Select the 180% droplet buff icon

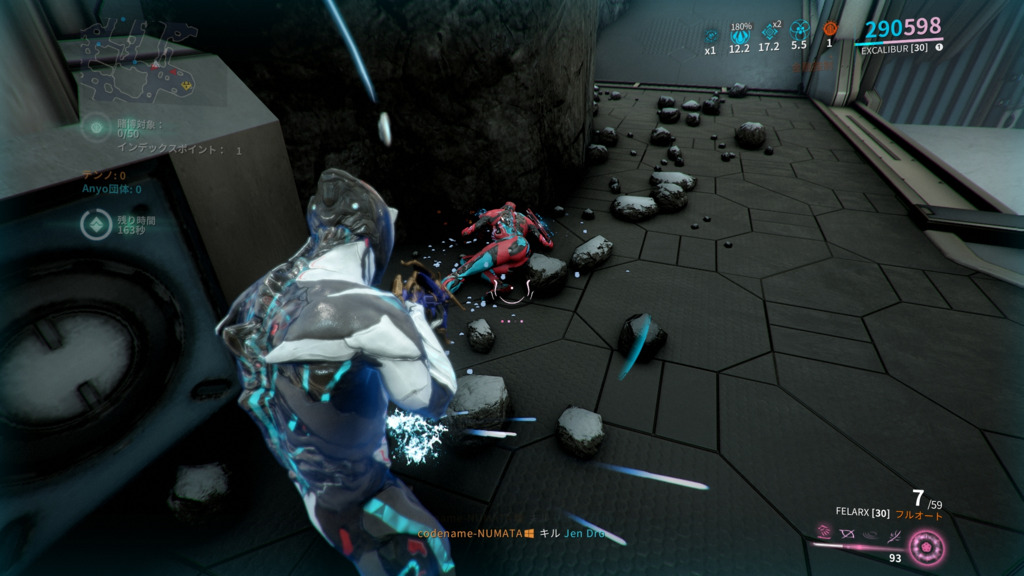740,35
